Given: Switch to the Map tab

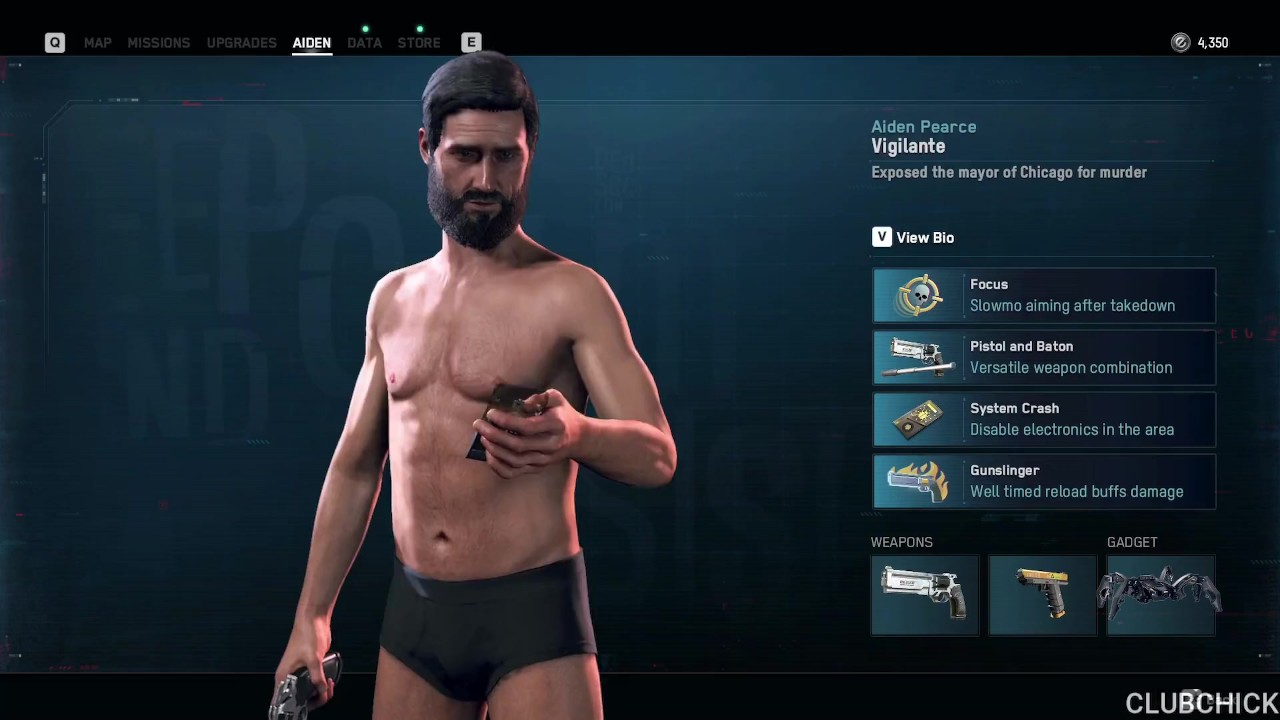Looking at the screenshot, I should pos(97,43).
